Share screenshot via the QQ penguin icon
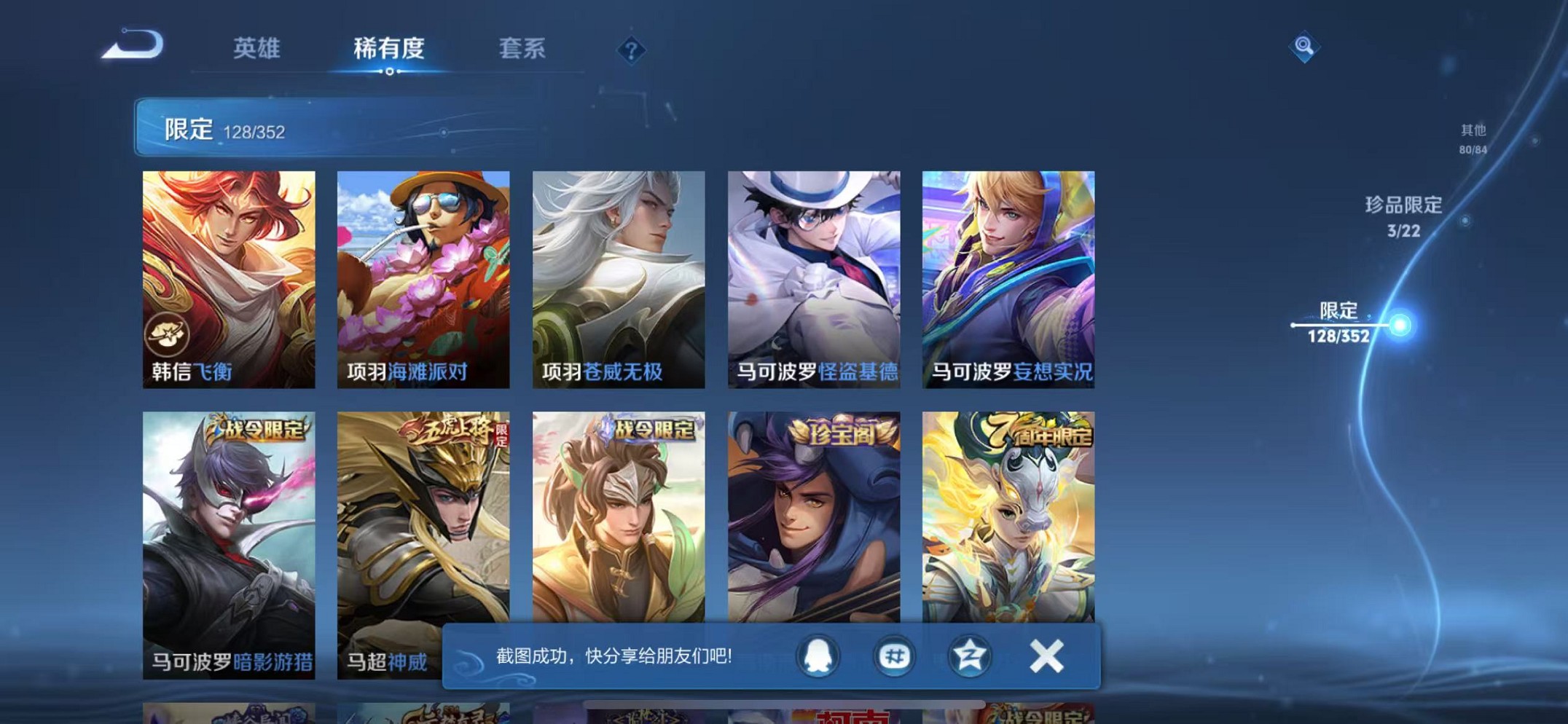Image resolution: width=1568 pixels, height=724 pixels. (x=819, y=655)
